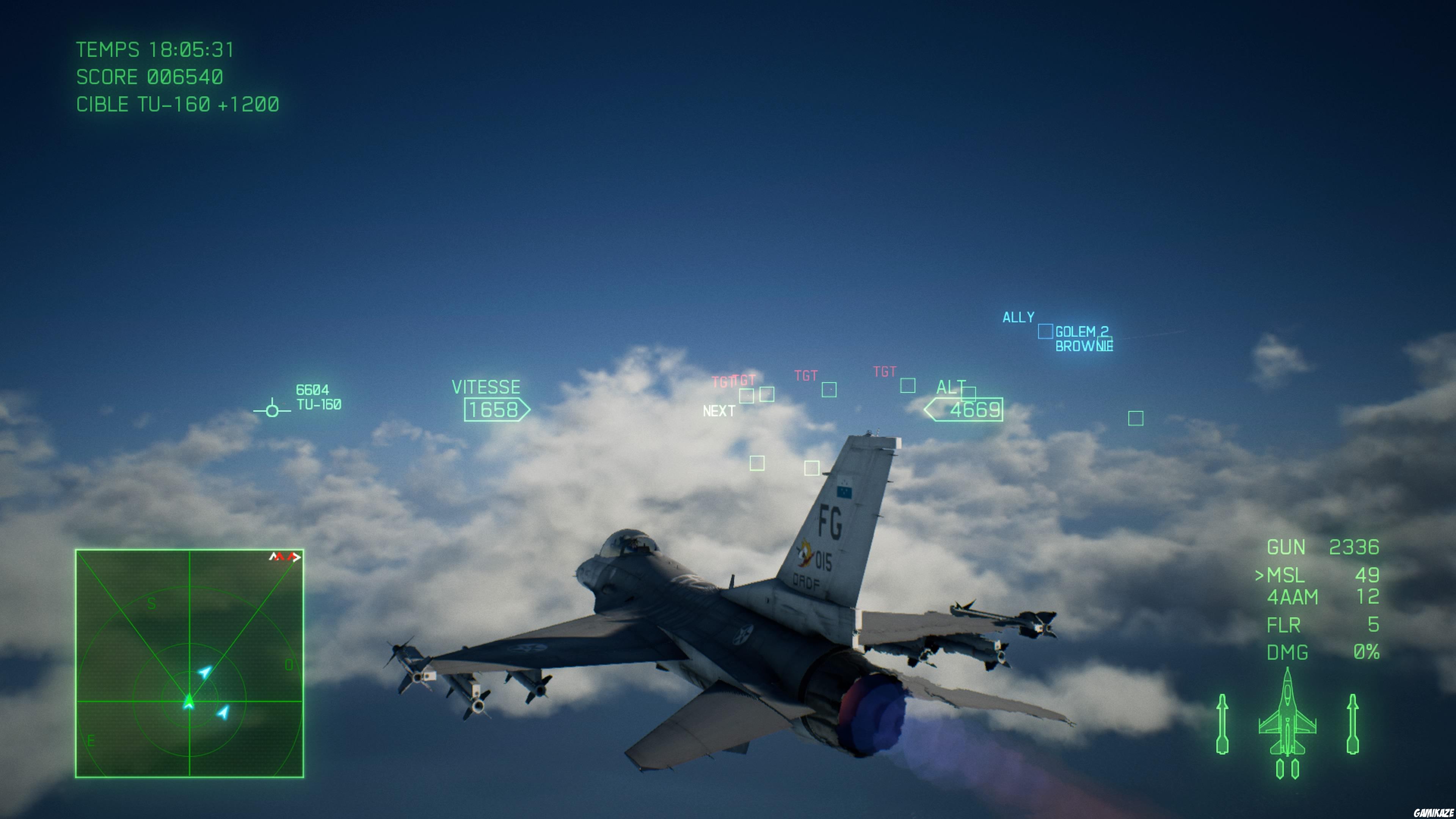Click the ALLY label above BROWNIE

pyautogui.click(x=1018, y=318)
